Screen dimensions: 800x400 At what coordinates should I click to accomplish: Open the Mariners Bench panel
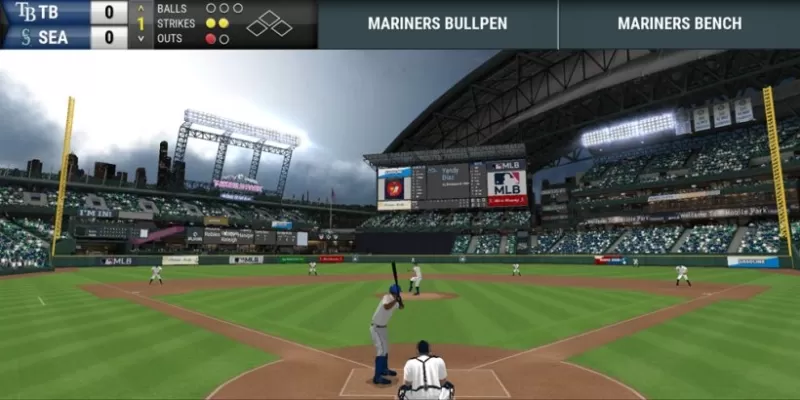tap(679, 24)
